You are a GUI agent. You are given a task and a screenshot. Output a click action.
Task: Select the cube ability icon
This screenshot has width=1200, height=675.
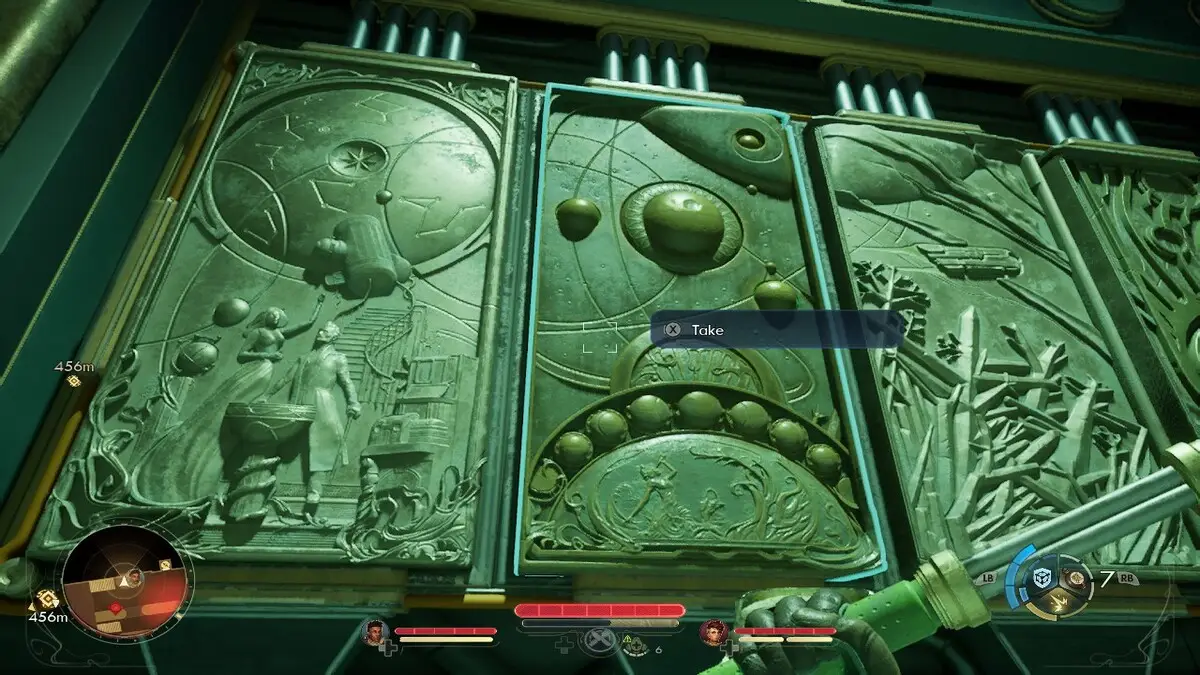(1042, 578)
